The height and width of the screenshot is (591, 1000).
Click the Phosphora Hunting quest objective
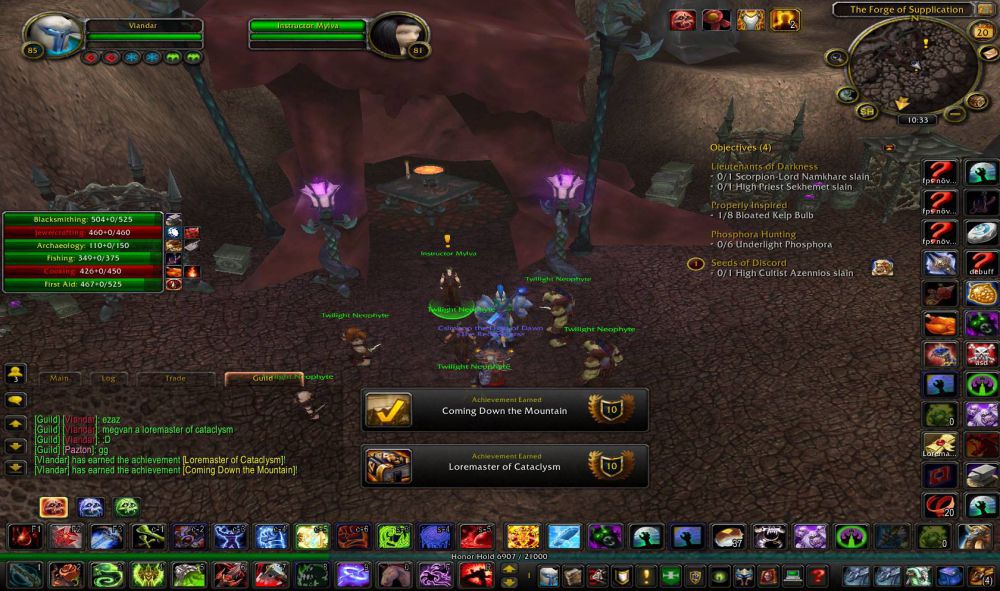click(x=753, y=235)
